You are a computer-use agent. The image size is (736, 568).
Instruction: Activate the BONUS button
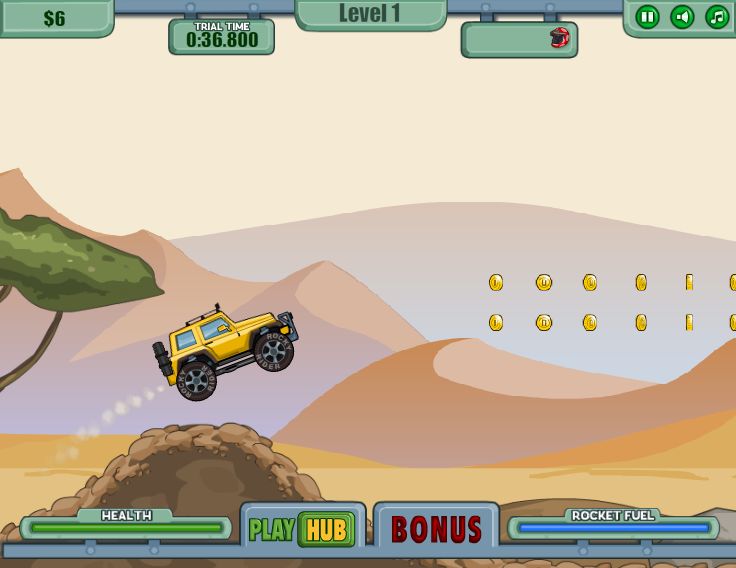coord(436,528)
